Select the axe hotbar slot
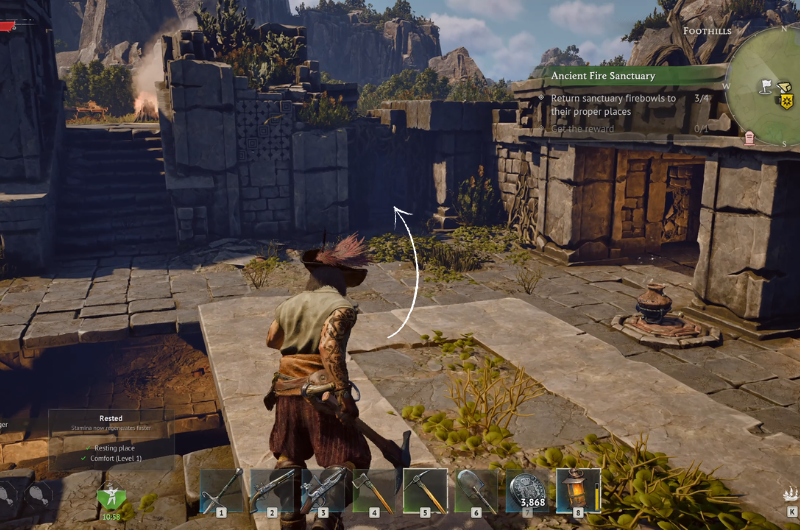The width and height of the screenshot is (800, 530). (x=375, y=491)
